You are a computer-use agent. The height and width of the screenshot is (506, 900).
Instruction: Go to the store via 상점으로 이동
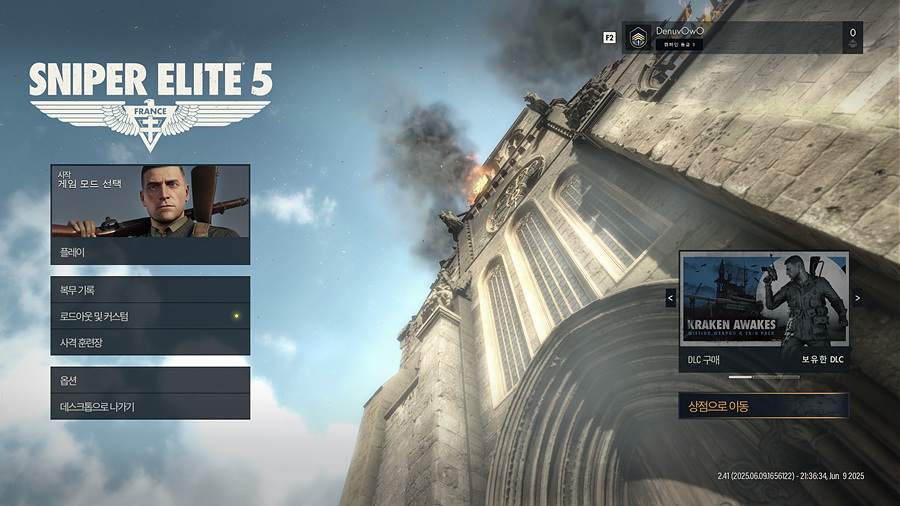tap(763, 405)
